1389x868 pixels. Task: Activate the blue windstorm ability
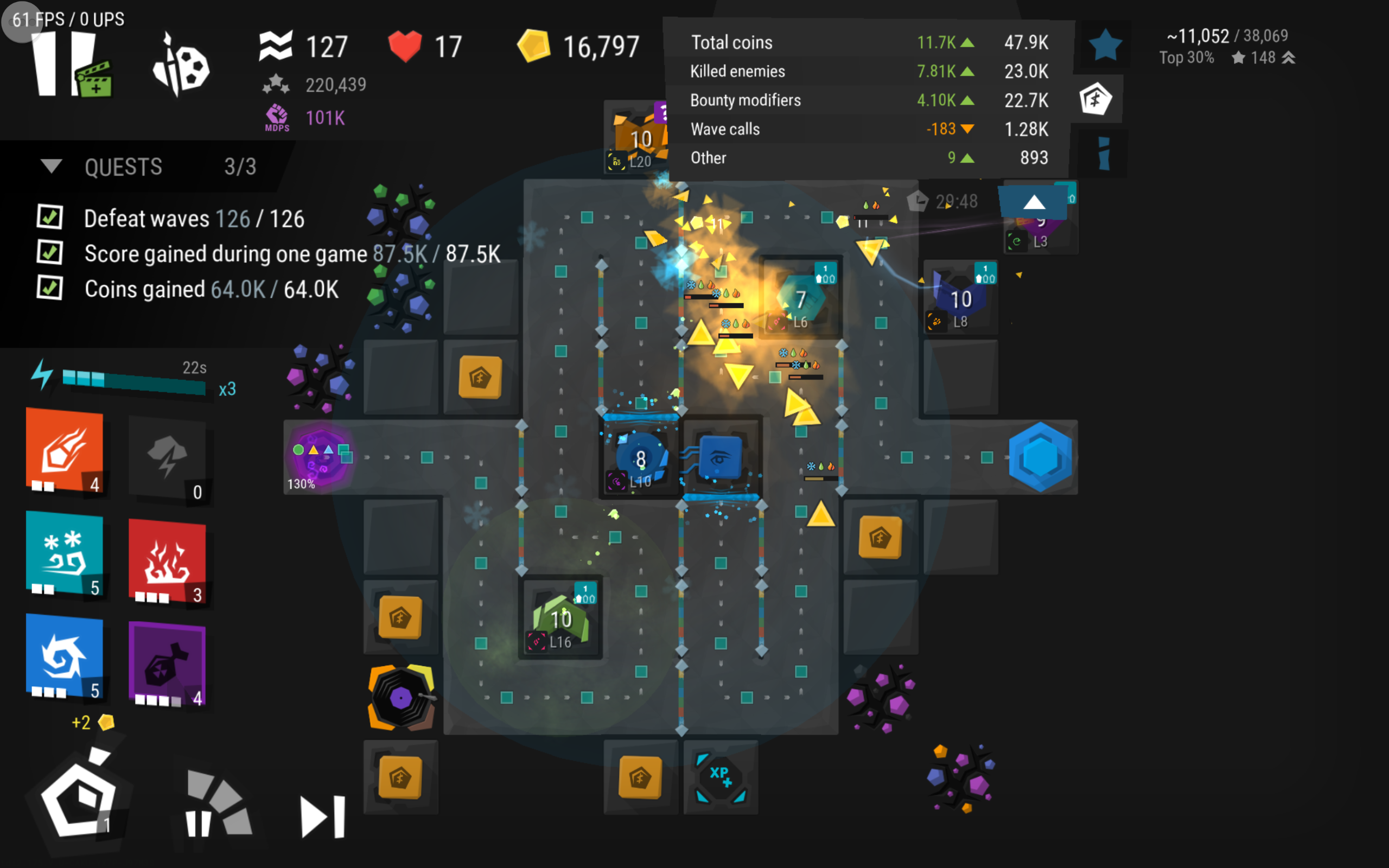click(x=65, y=656)
